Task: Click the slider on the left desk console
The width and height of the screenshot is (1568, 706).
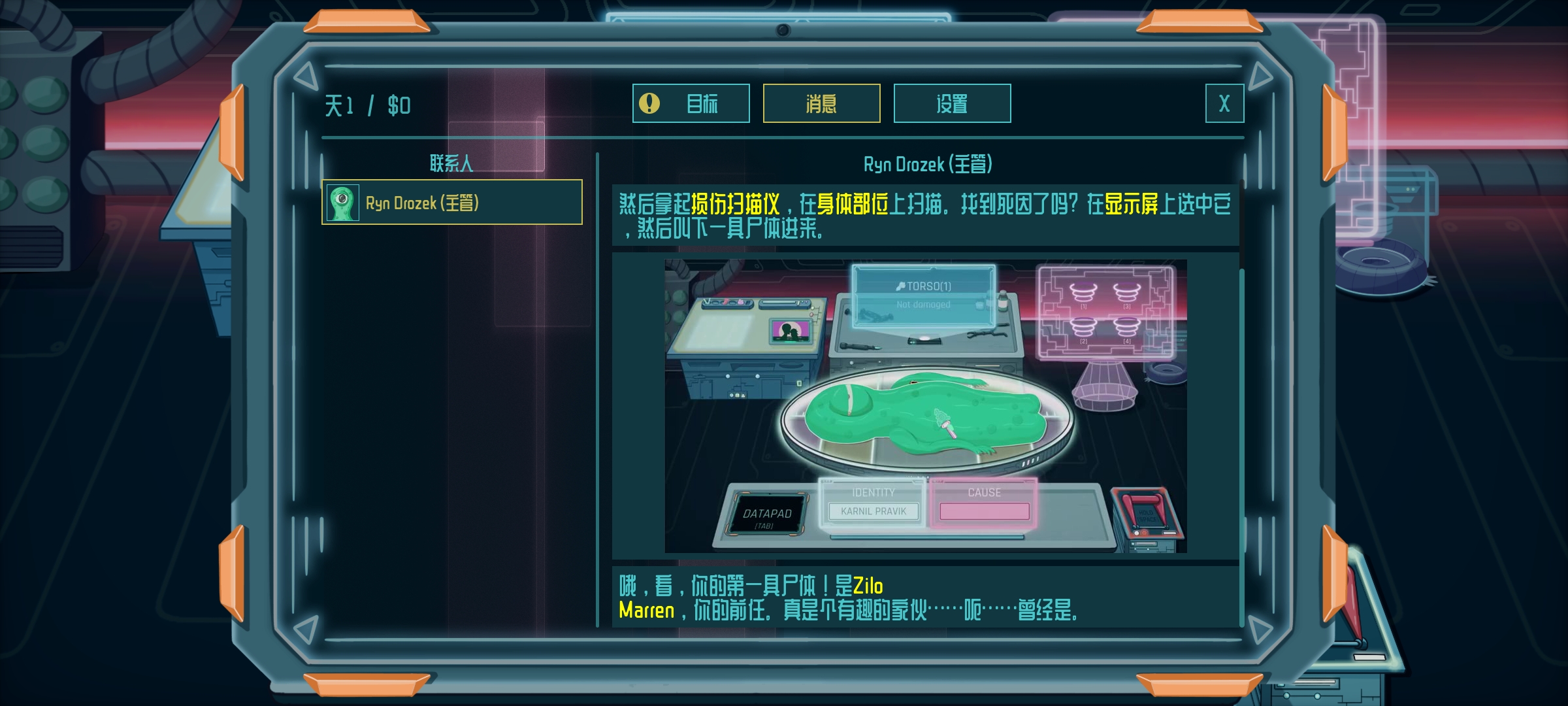Action: [781, 303]
